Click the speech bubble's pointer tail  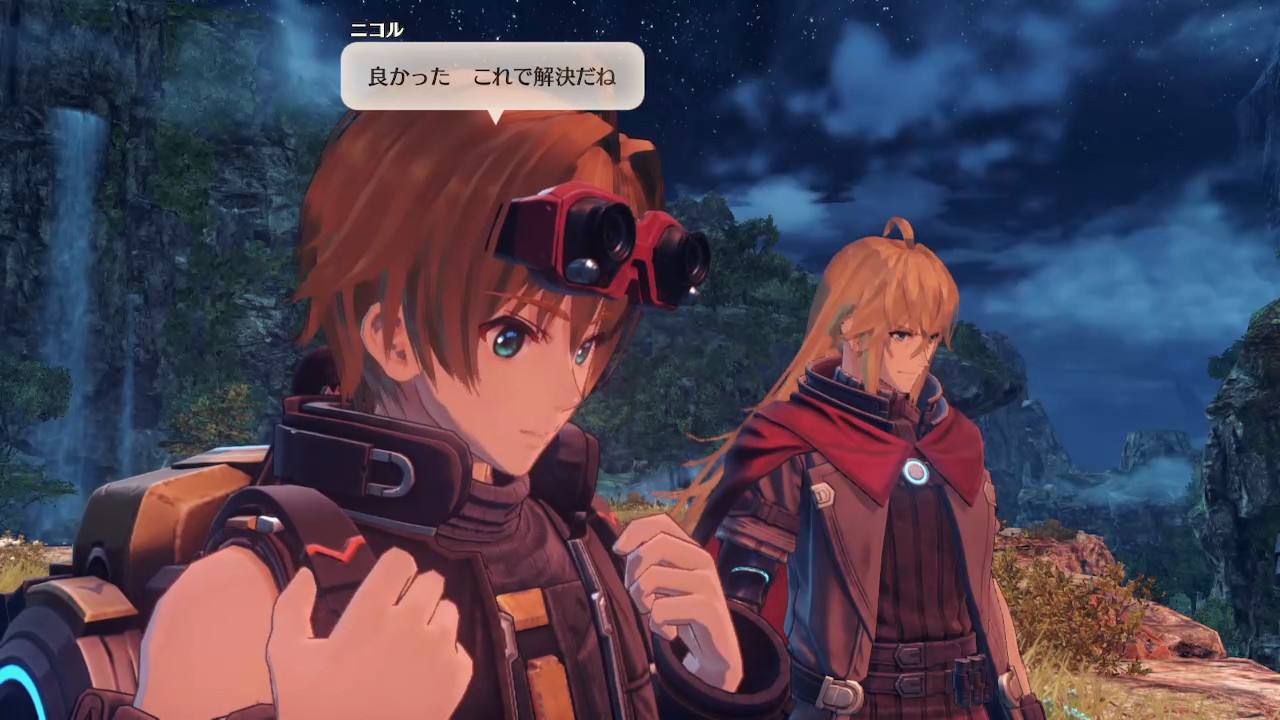(x=495, y=115)
